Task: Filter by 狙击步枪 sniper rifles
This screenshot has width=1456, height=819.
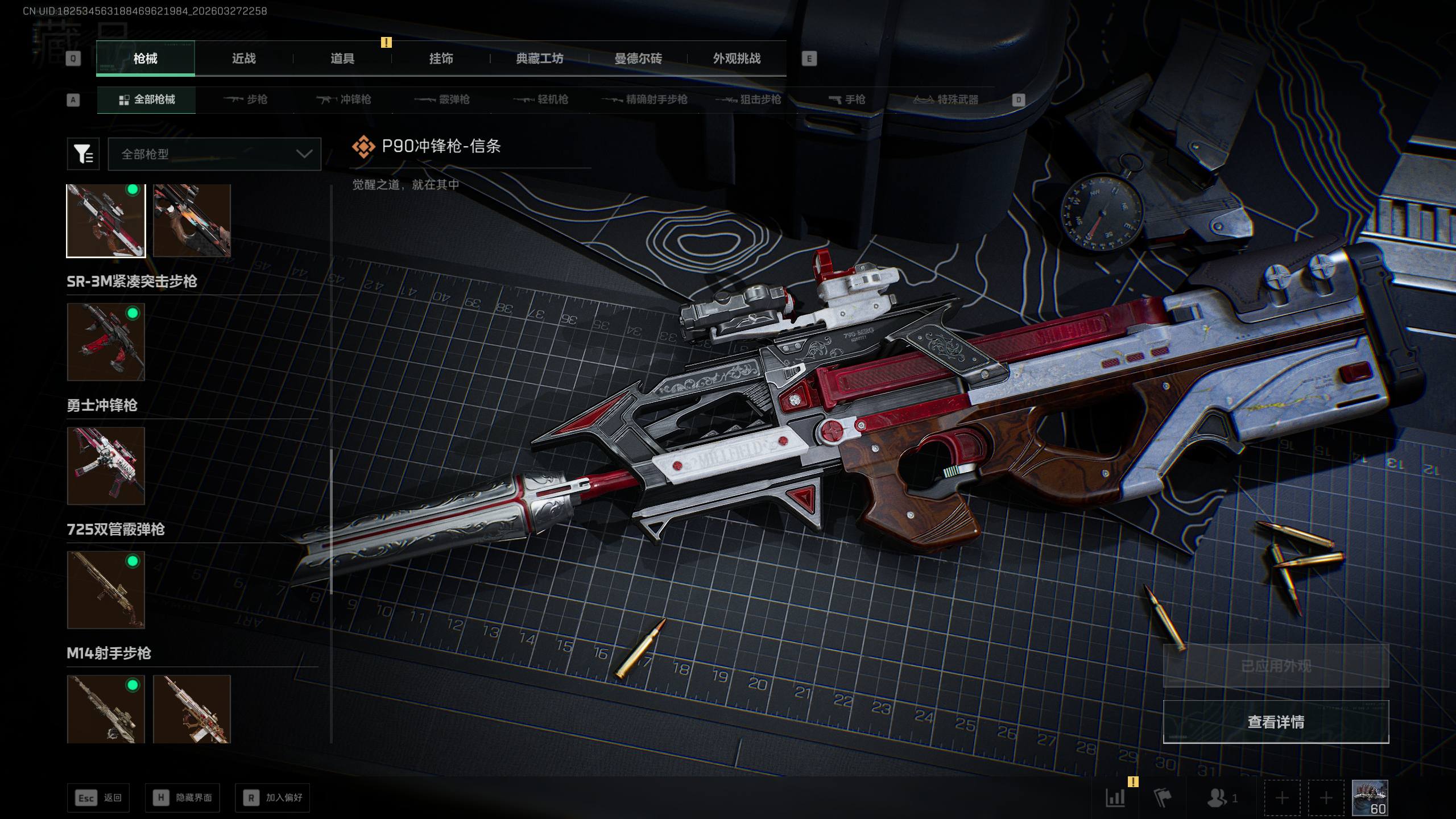Action: click(748, 100)
